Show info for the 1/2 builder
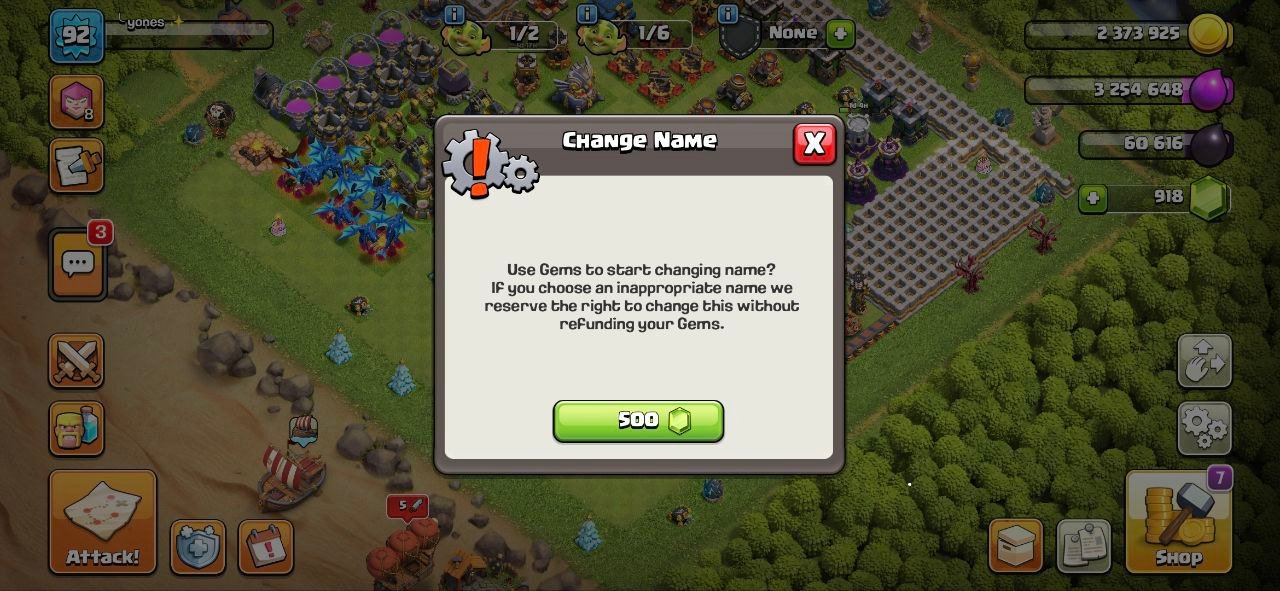This screenshot has height=591, width=1280. click(455, 14)
